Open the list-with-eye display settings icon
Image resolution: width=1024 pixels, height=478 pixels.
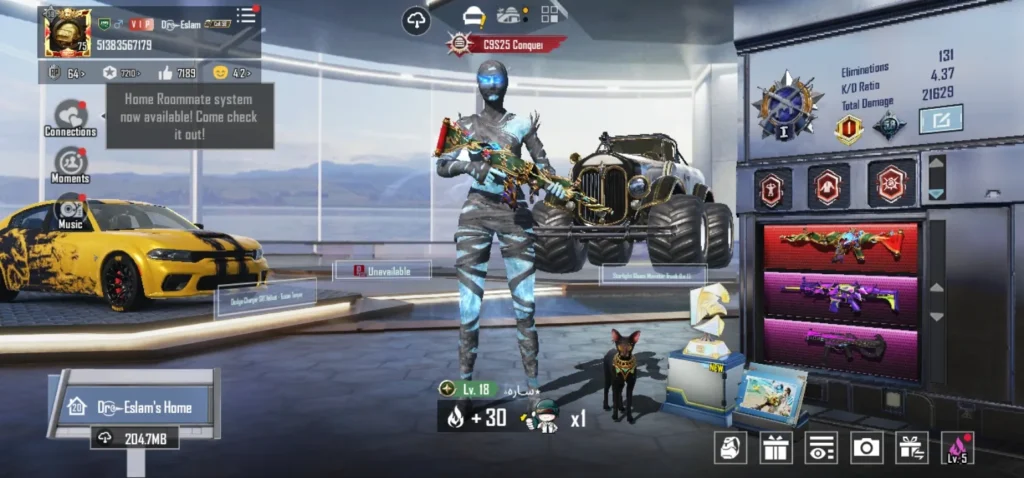coord(821,447)
